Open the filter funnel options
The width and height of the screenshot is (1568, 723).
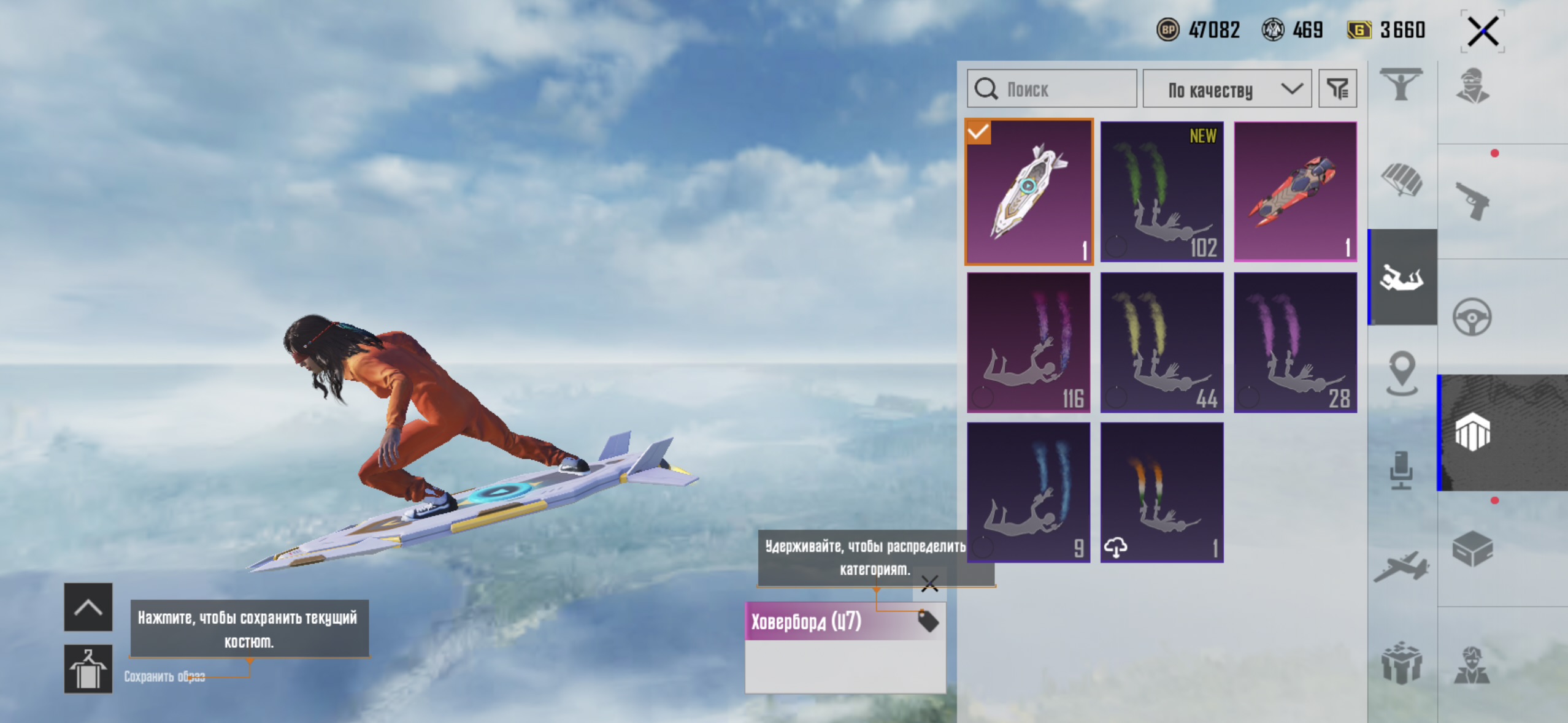pyautogui.click(x=1337, y=90)
